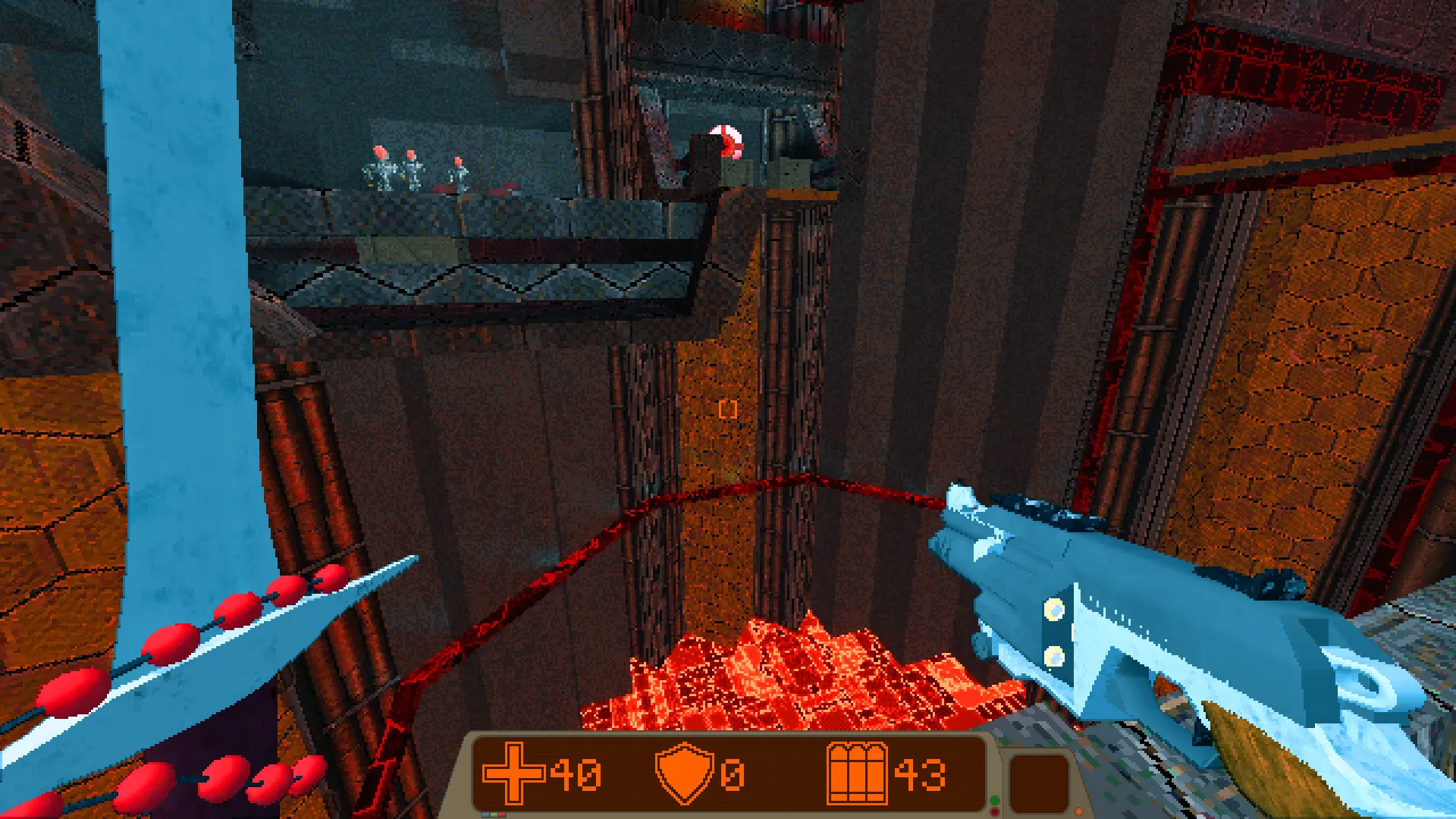1456x819 pixels.
Task: Click the small orange crosshair at screen center
Action: (x=727, y=409)
